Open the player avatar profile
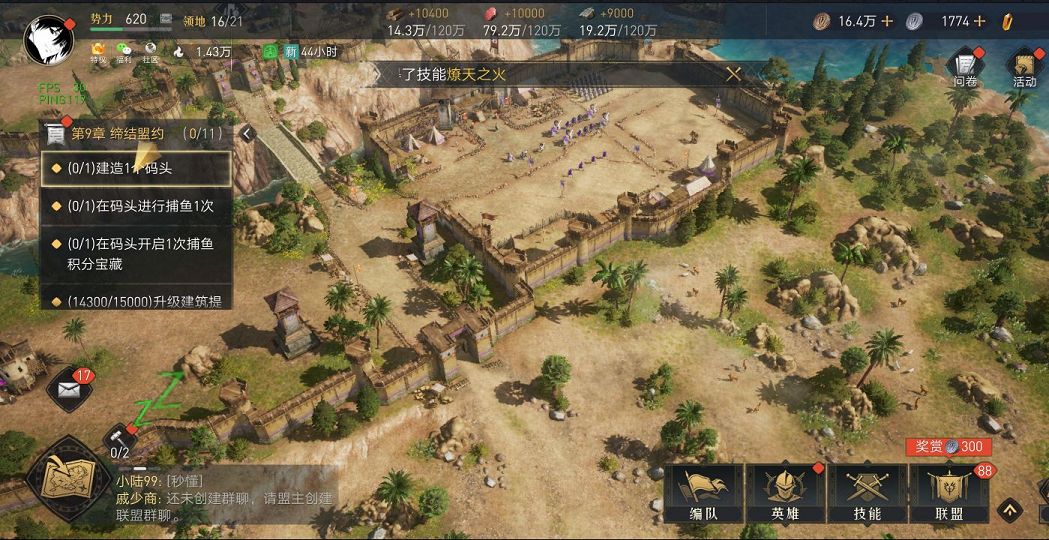Viewport: 1049px width, 540px height. pyautogui.click(x=49, y=38)
